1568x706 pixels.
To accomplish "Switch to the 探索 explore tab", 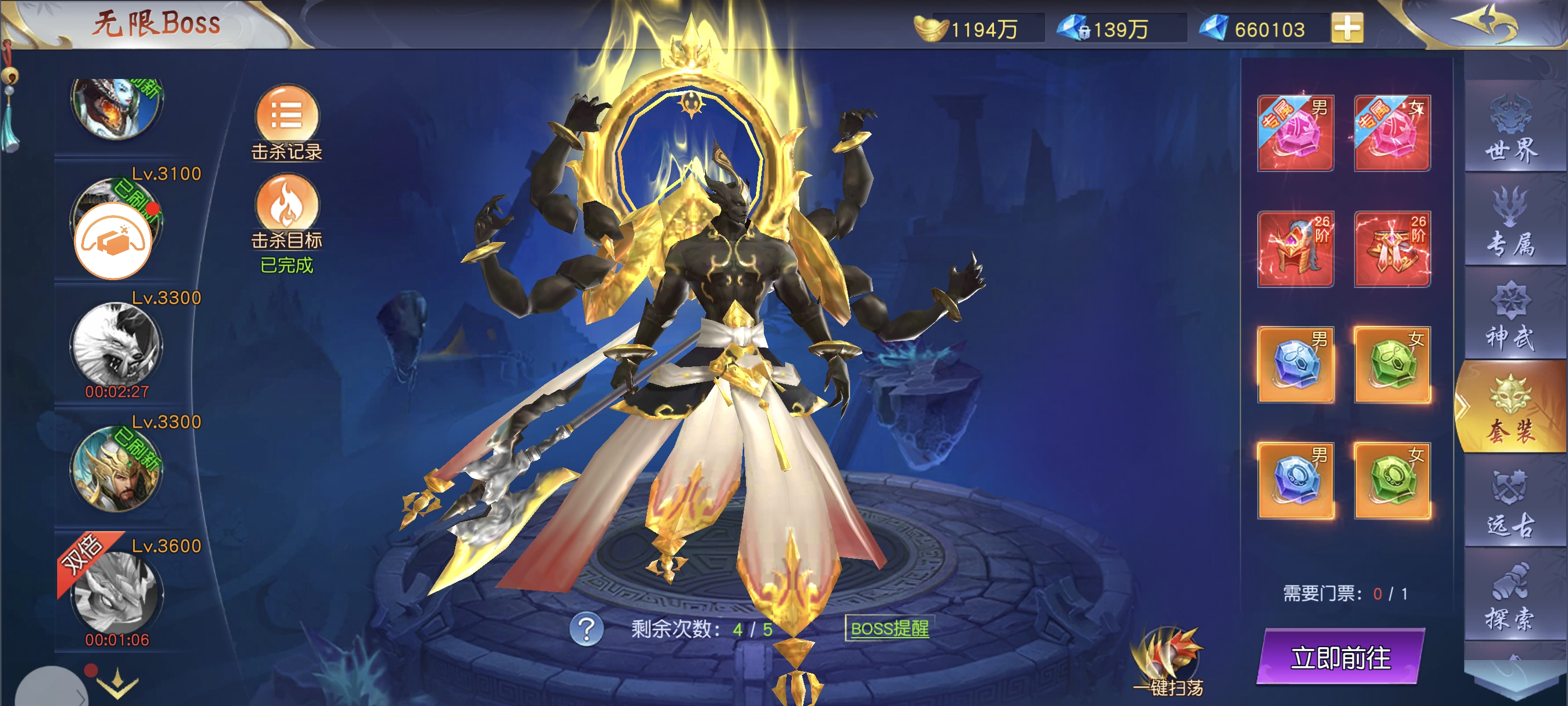I will (x=1511, y=597).
